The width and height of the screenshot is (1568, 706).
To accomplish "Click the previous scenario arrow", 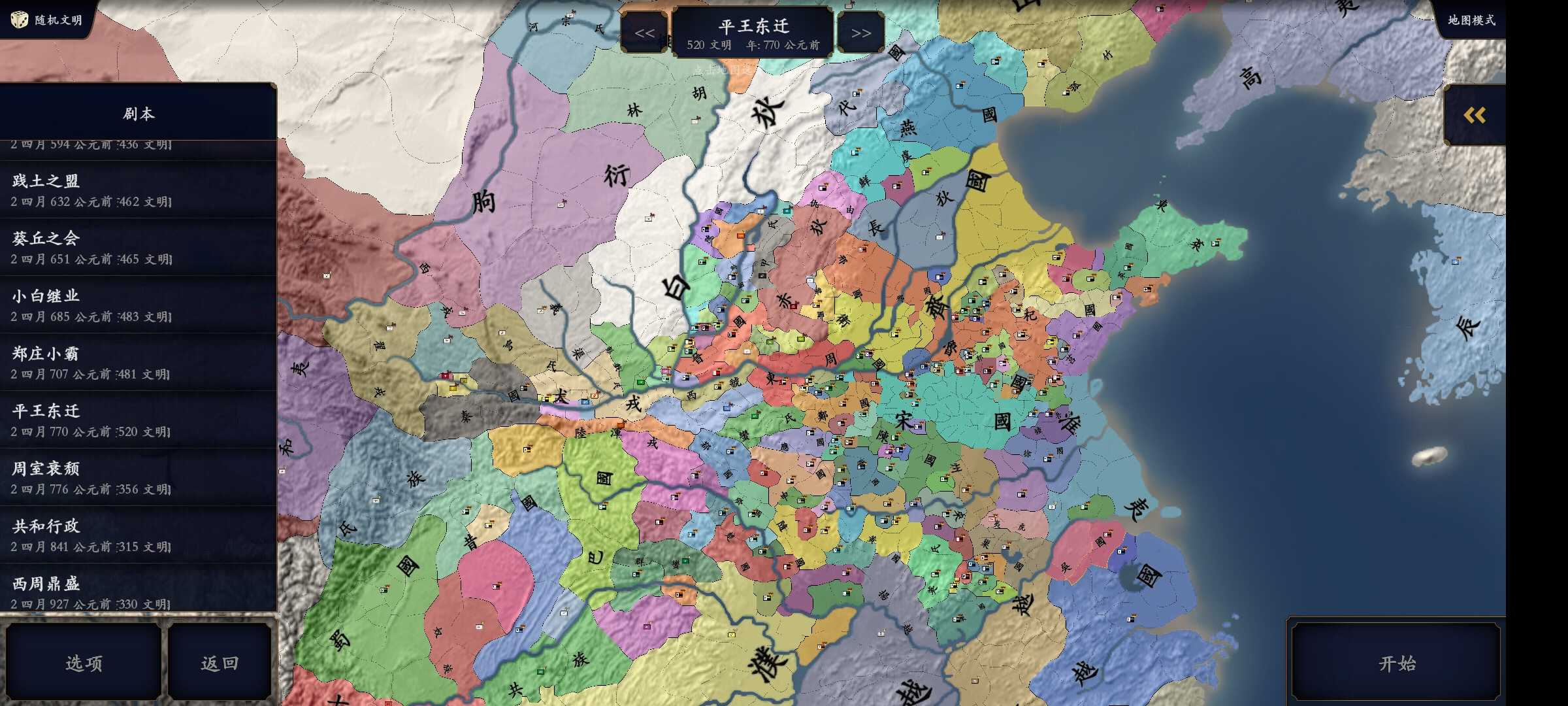I will [x=645, y=31].
